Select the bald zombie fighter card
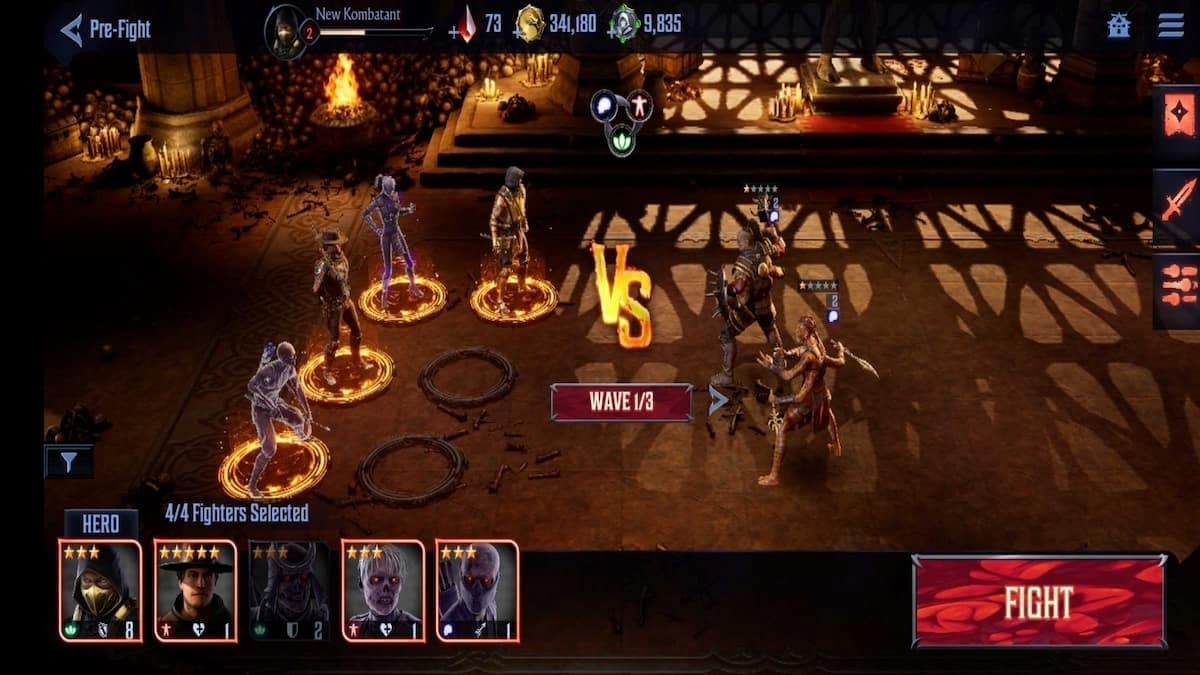Screen dimensions: 1200x675 [x=477, y=590]
